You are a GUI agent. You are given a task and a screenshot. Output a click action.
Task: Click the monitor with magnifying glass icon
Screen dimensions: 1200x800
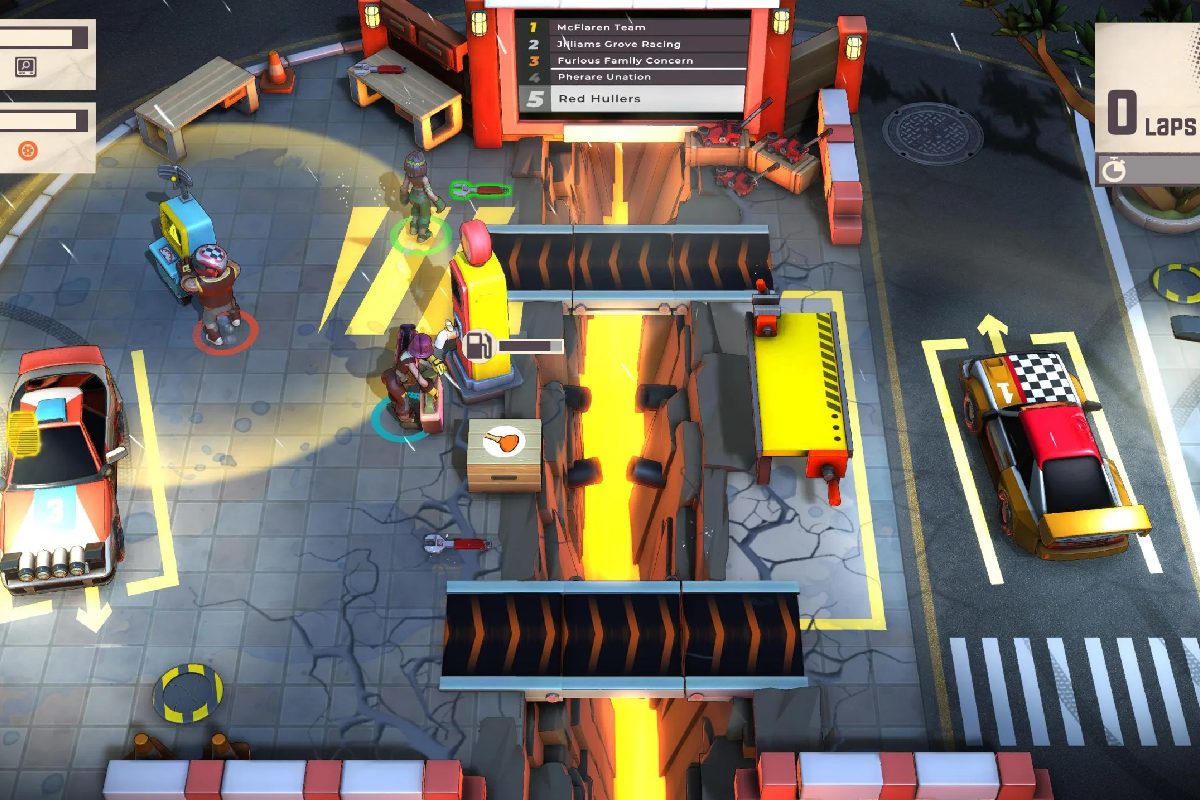click(x=27, y=68)
